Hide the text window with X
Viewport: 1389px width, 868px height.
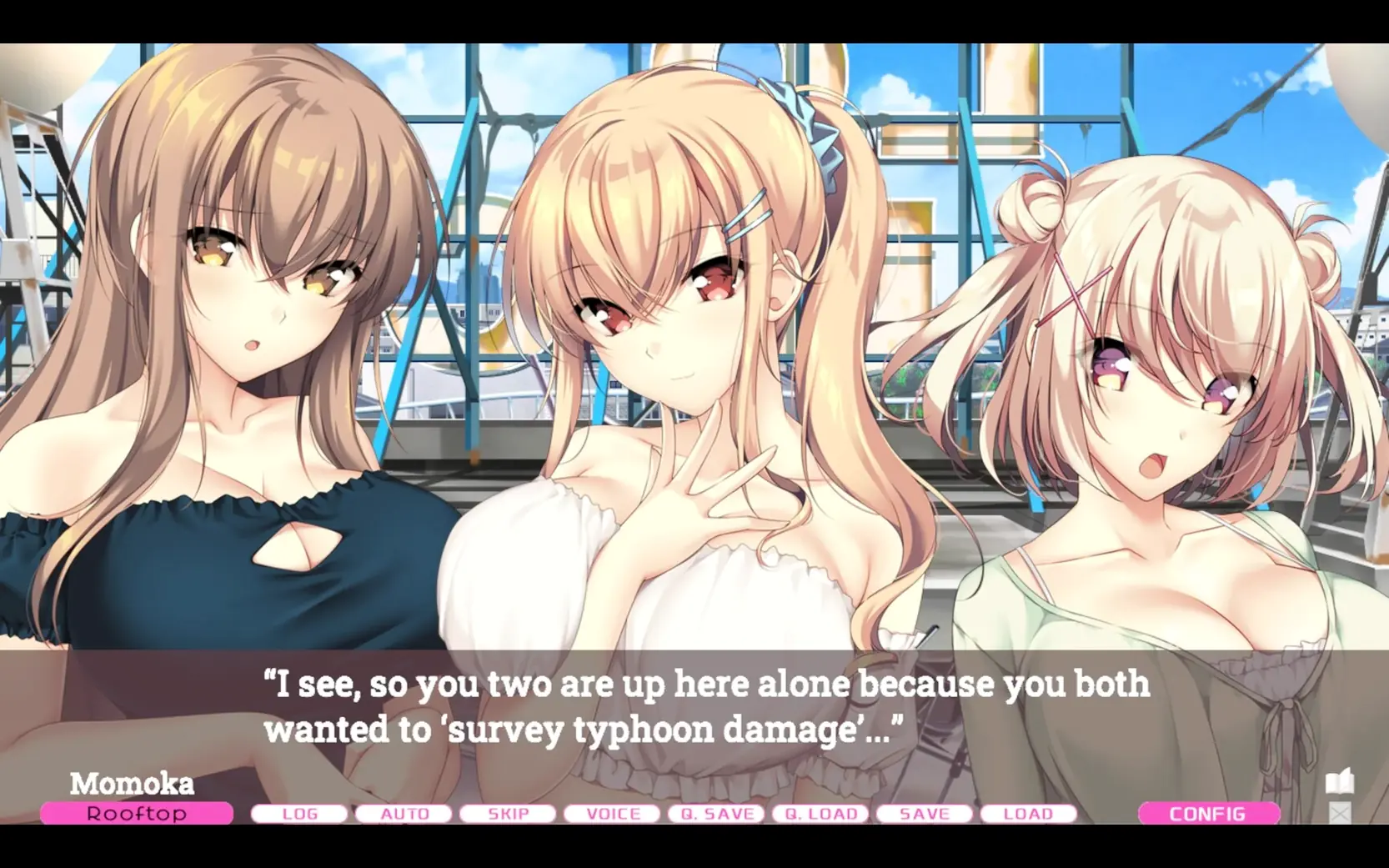(1339, 813)
